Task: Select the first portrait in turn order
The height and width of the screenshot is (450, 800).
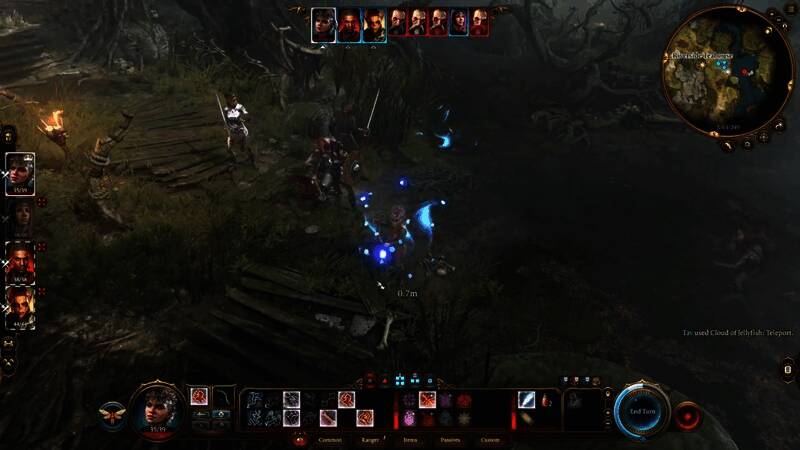Action: pos(323,23)
